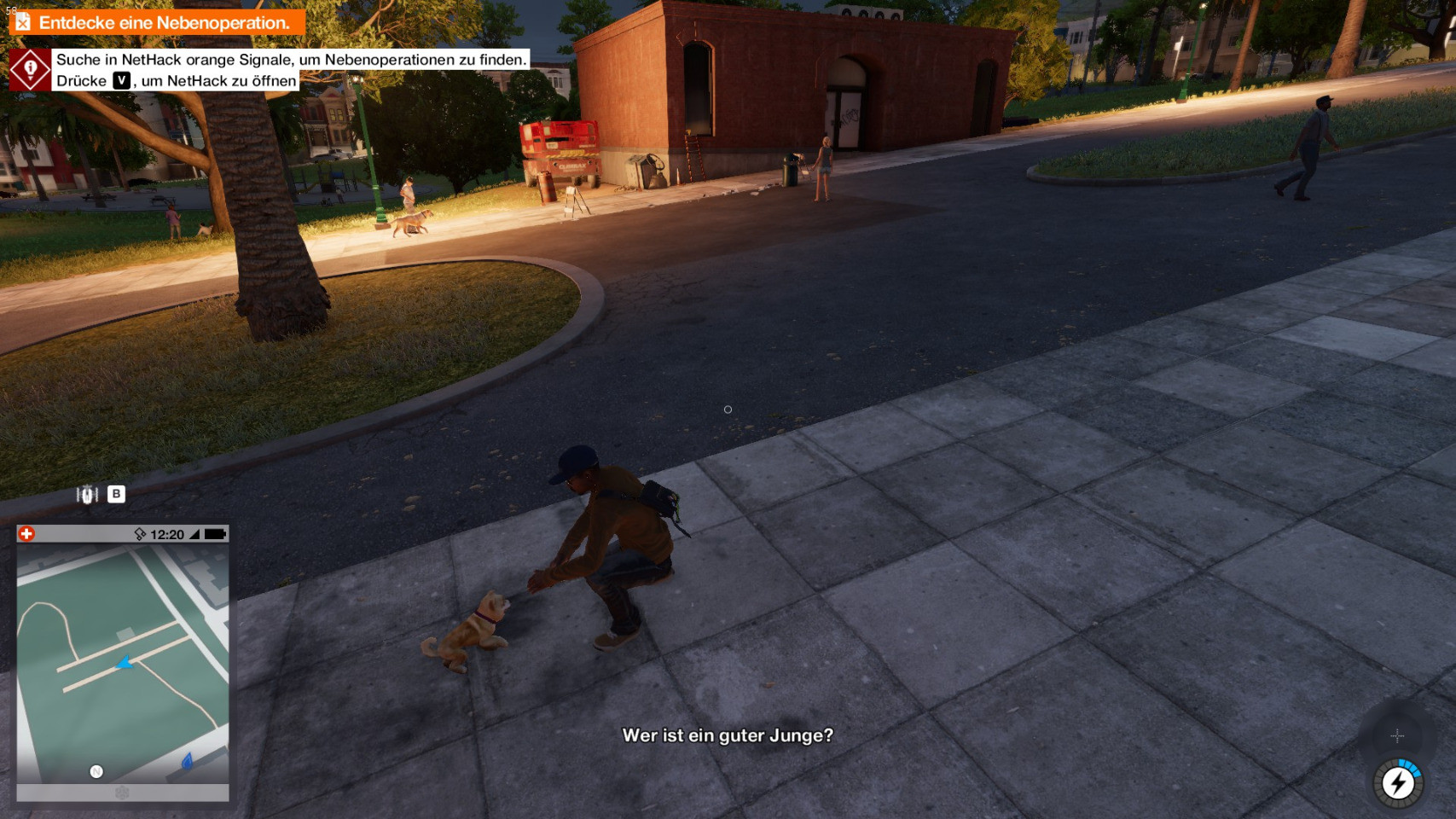This screenshot has width=1456, height=819.
Task: Click the red diamond hint icon
Action: point(30,70)
